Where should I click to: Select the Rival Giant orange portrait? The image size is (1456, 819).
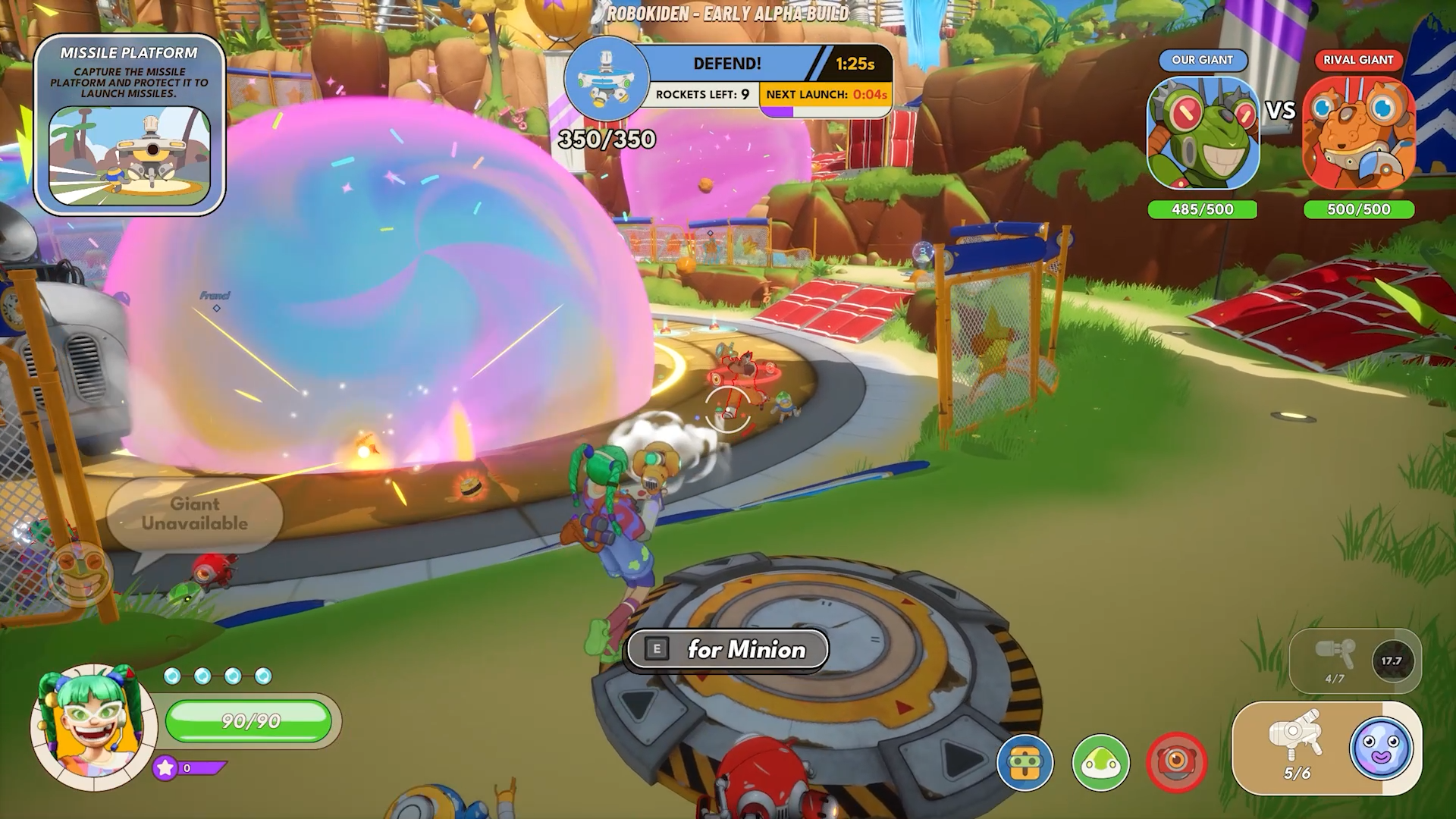pos(1358,133)
